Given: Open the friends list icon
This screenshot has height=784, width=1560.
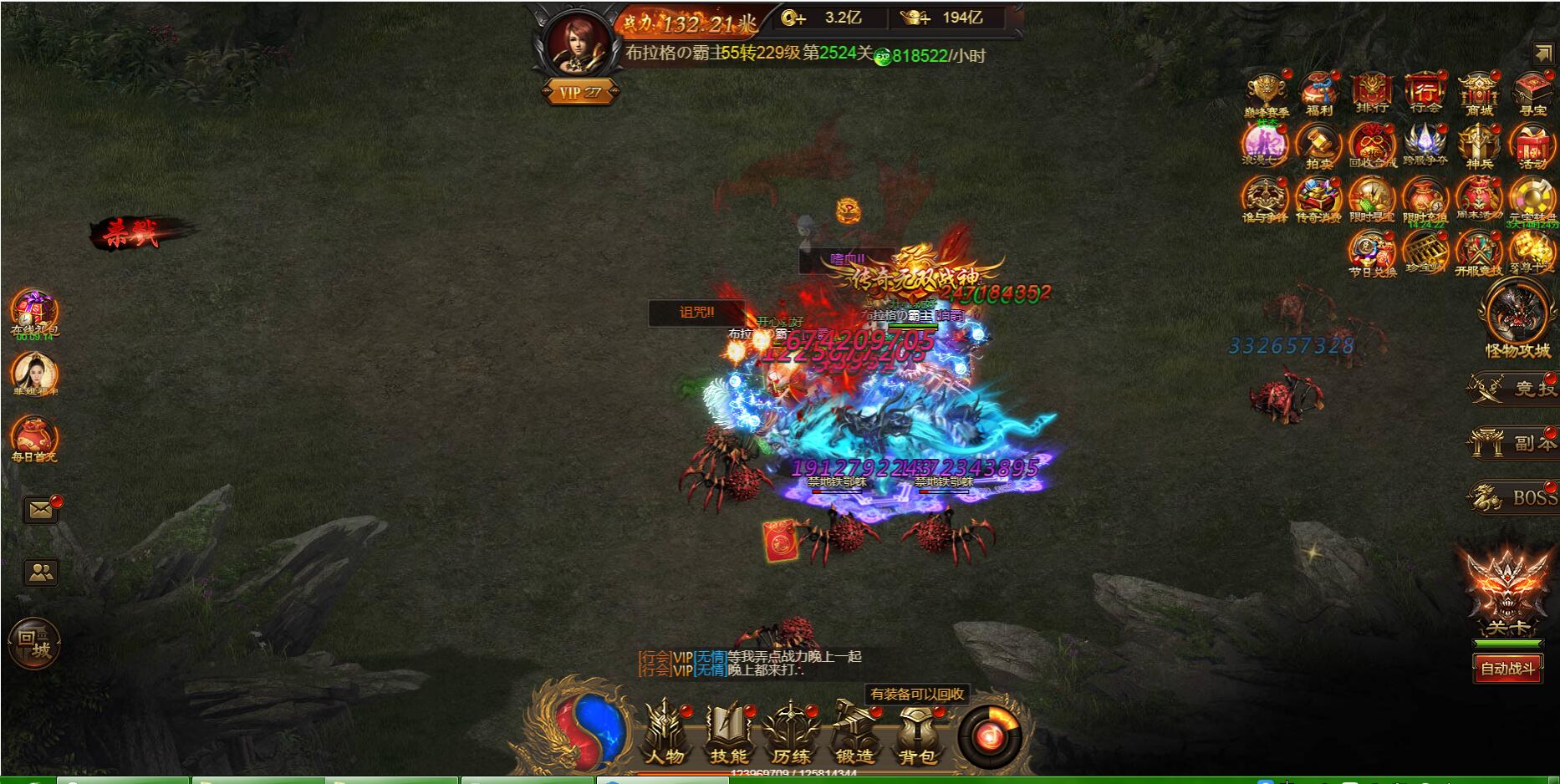Looking at the screenshot, I should 40,573.
